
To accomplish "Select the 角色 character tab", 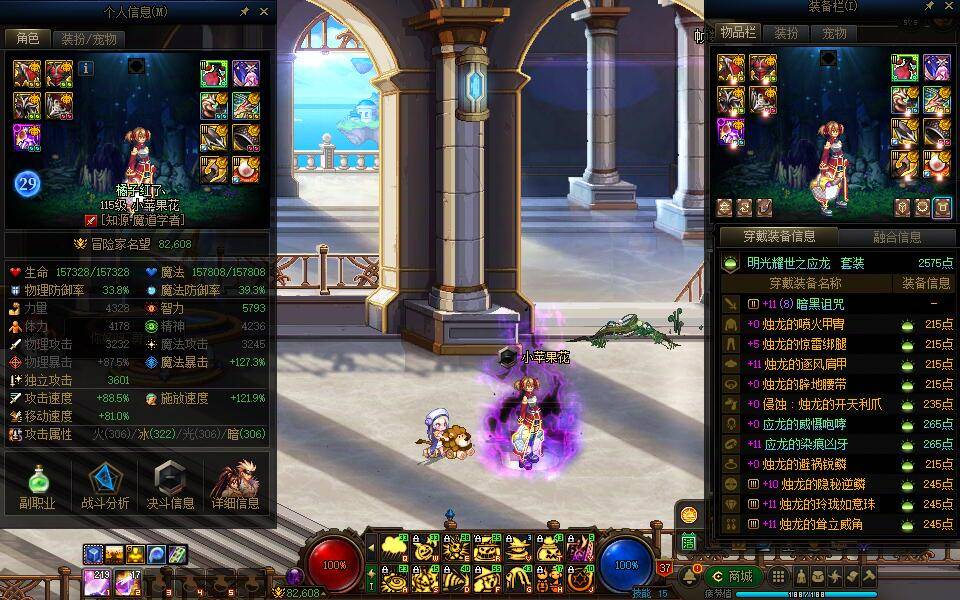I will [x=26, y=39].
